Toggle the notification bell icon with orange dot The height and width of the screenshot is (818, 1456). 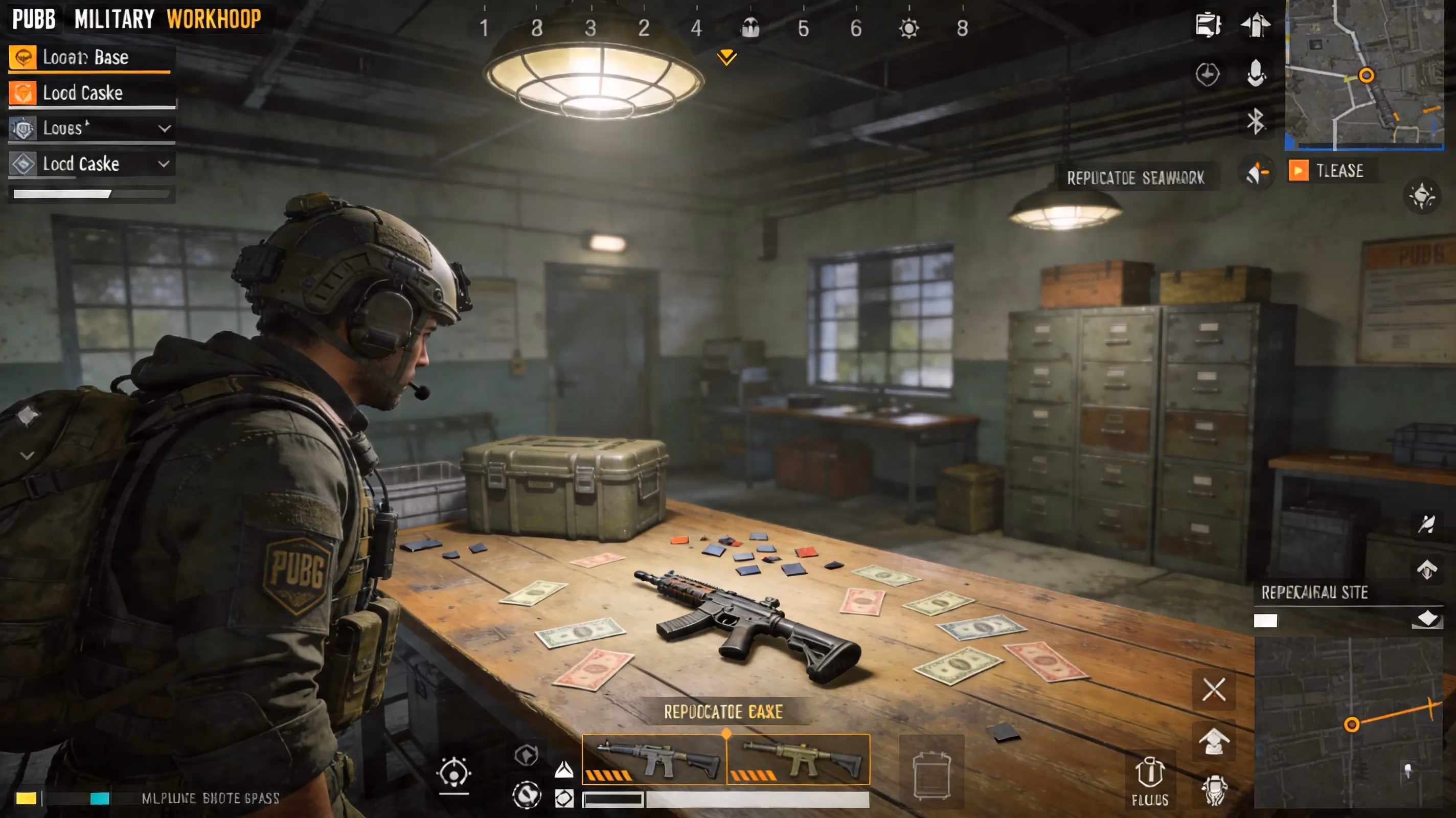coord(1256,171)
